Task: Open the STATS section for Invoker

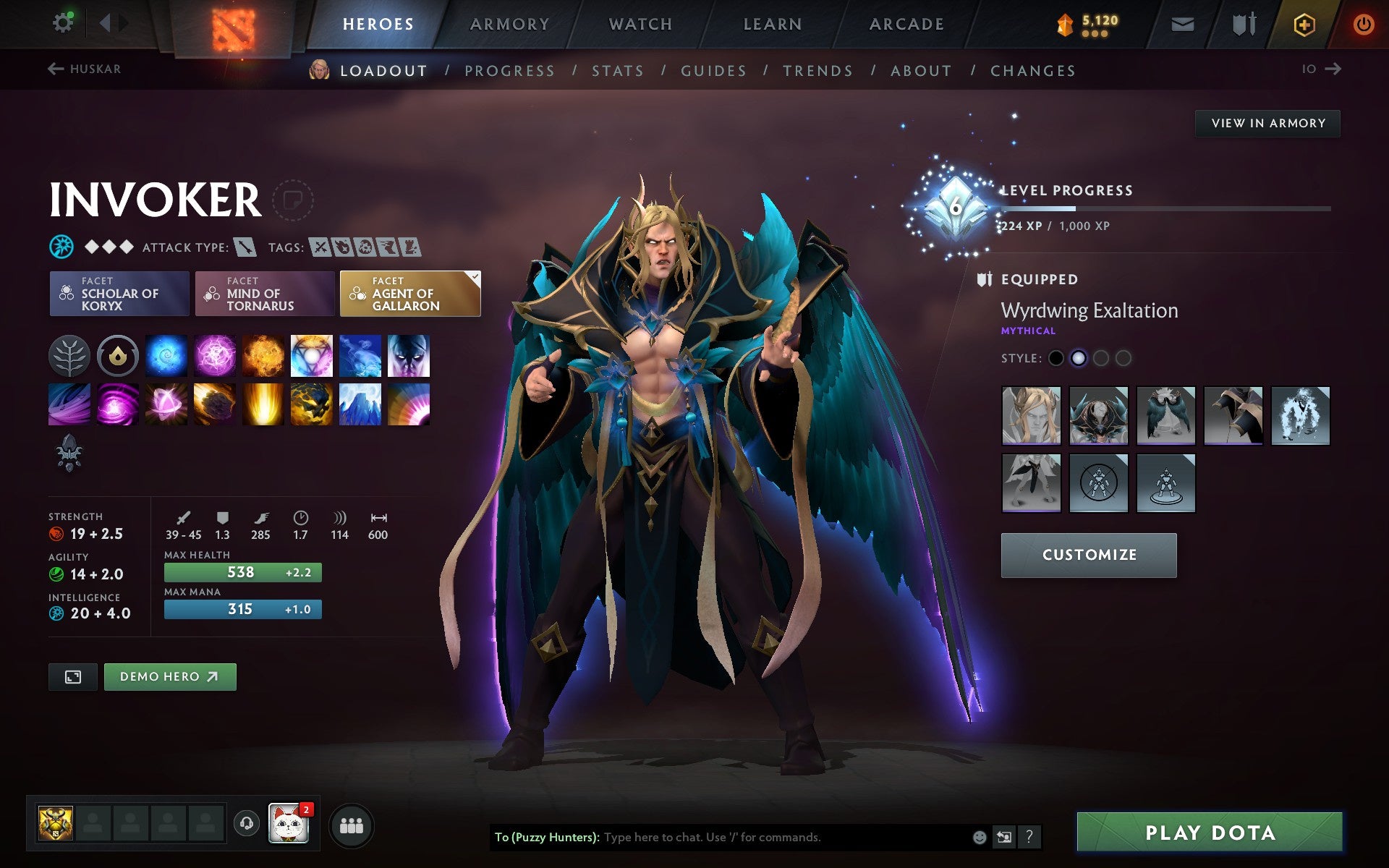Action: [x=616, y=70]
